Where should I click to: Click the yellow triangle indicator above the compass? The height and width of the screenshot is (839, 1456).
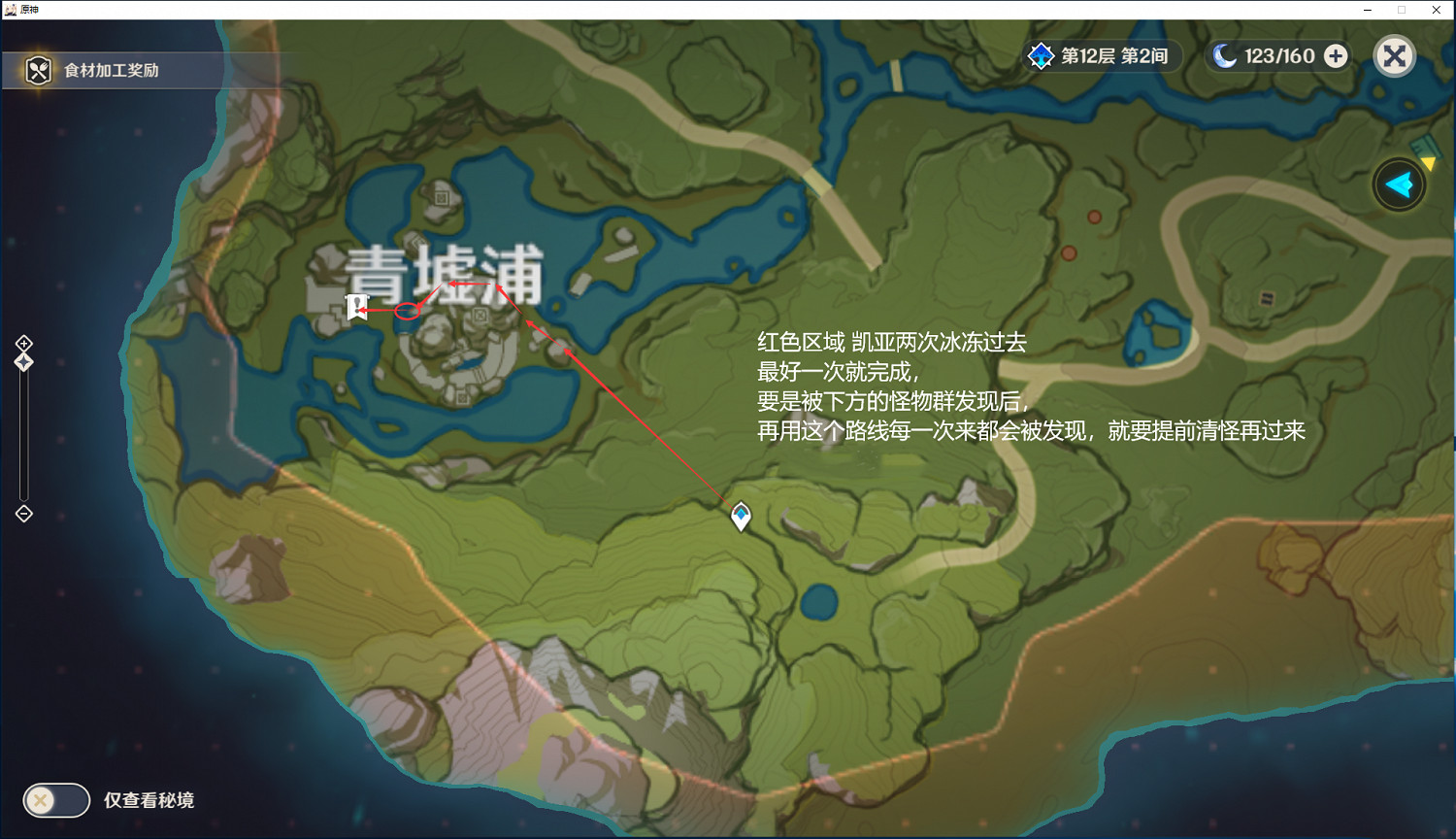(x=1428, y=161)
